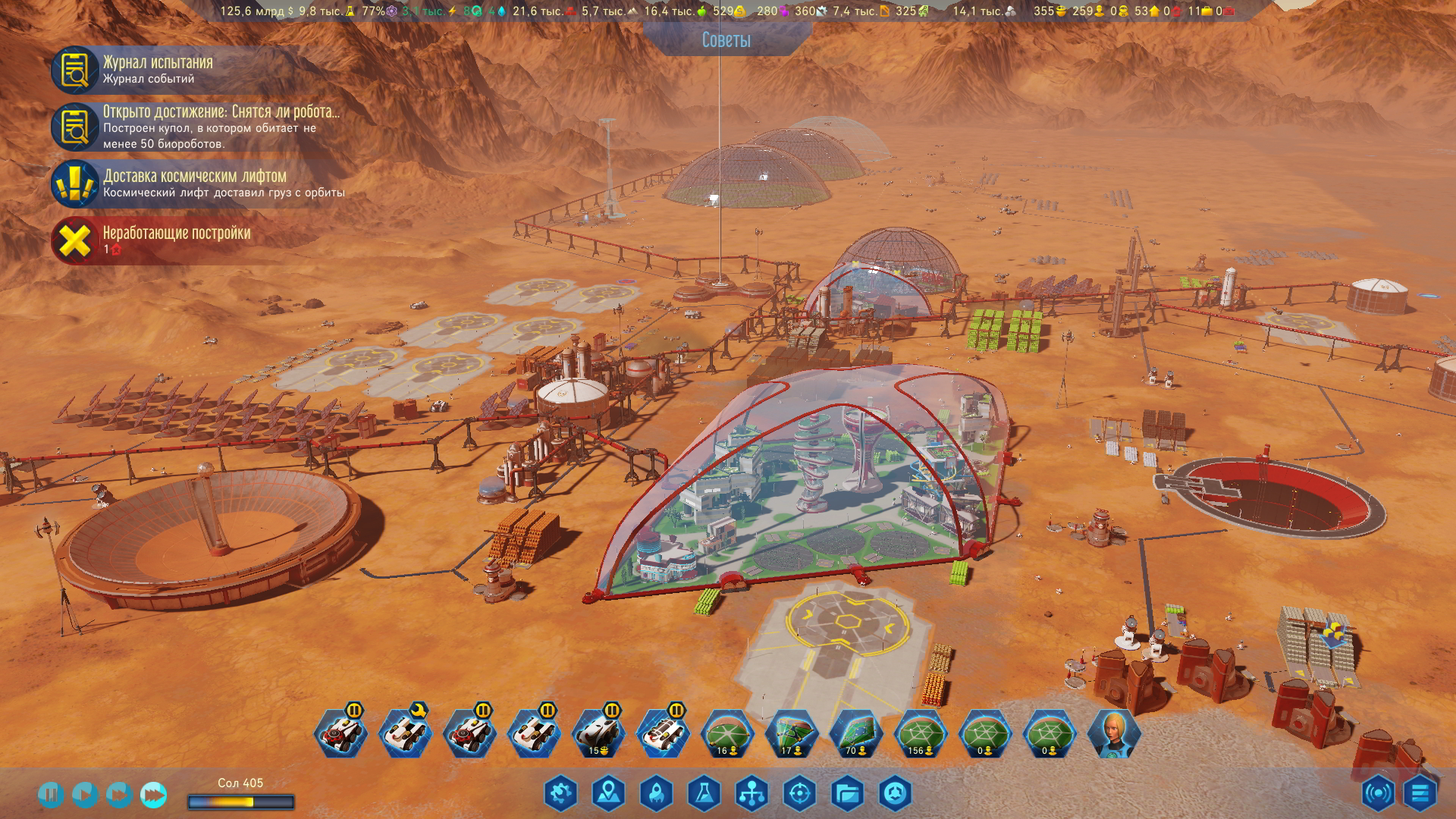Set game speed to triple fast-forward
Viewport: 1456px width, 819px height.
153,794
